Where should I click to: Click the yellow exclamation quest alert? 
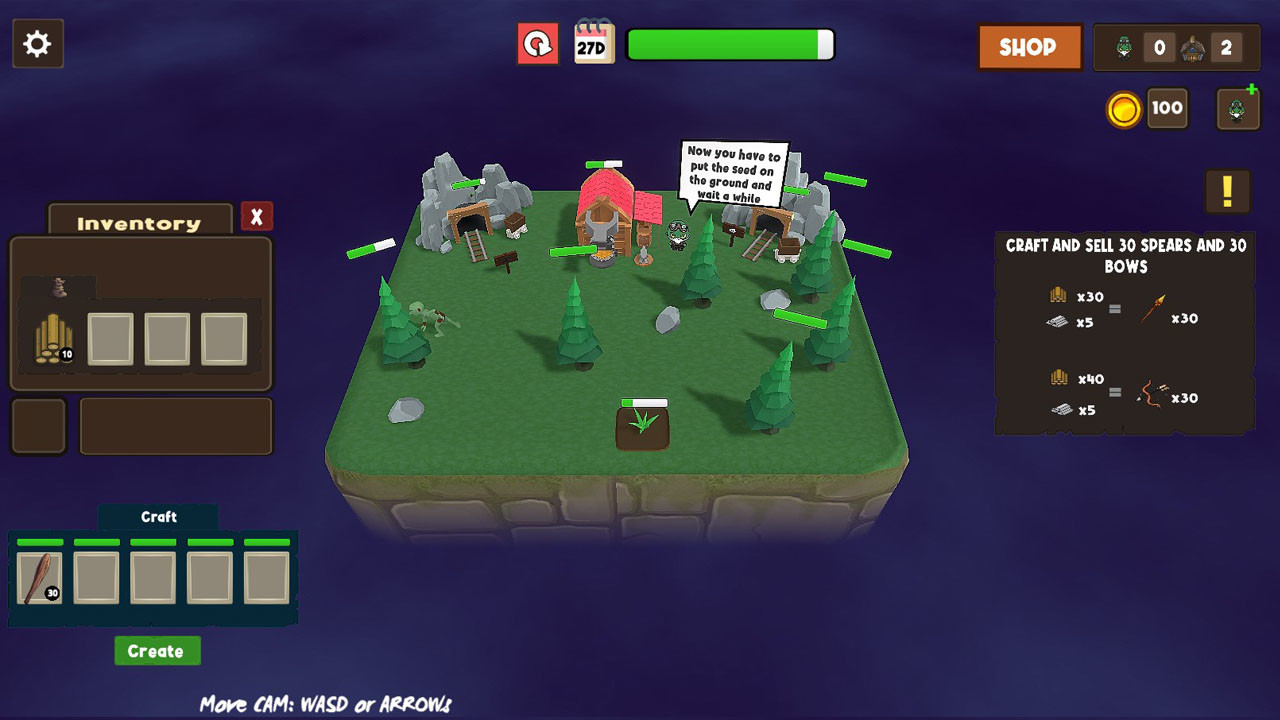pos(1227,192)
